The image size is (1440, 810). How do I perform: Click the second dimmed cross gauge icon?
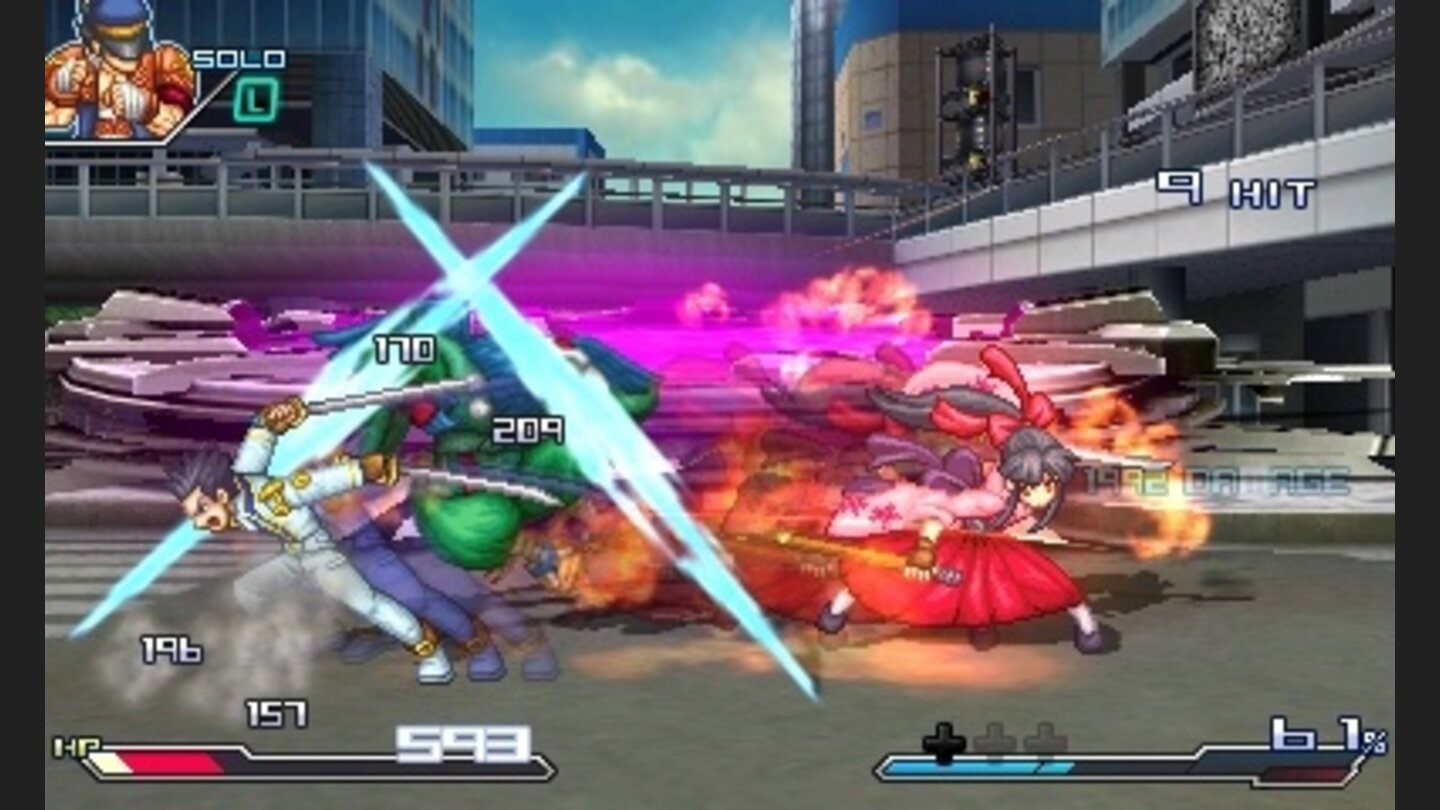pos(995,738)
